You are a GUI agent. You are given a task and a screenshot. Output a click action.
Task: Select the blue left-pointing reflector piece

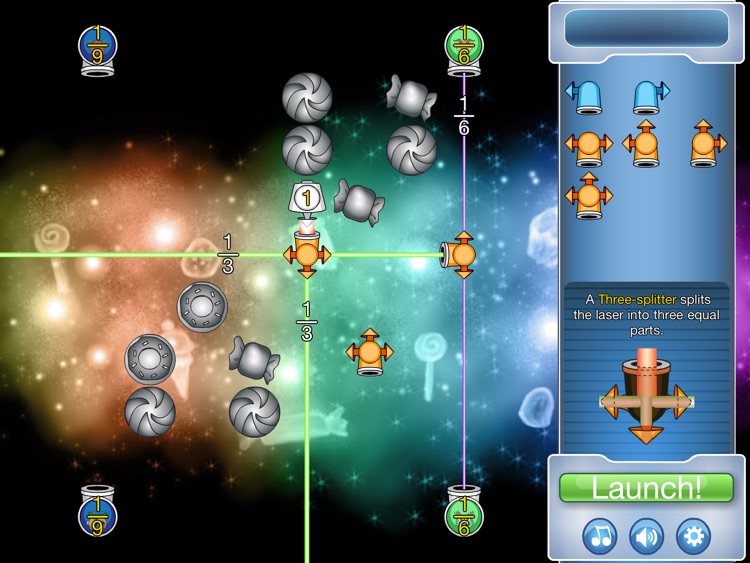pyautogui.click(x=586, y=96)
